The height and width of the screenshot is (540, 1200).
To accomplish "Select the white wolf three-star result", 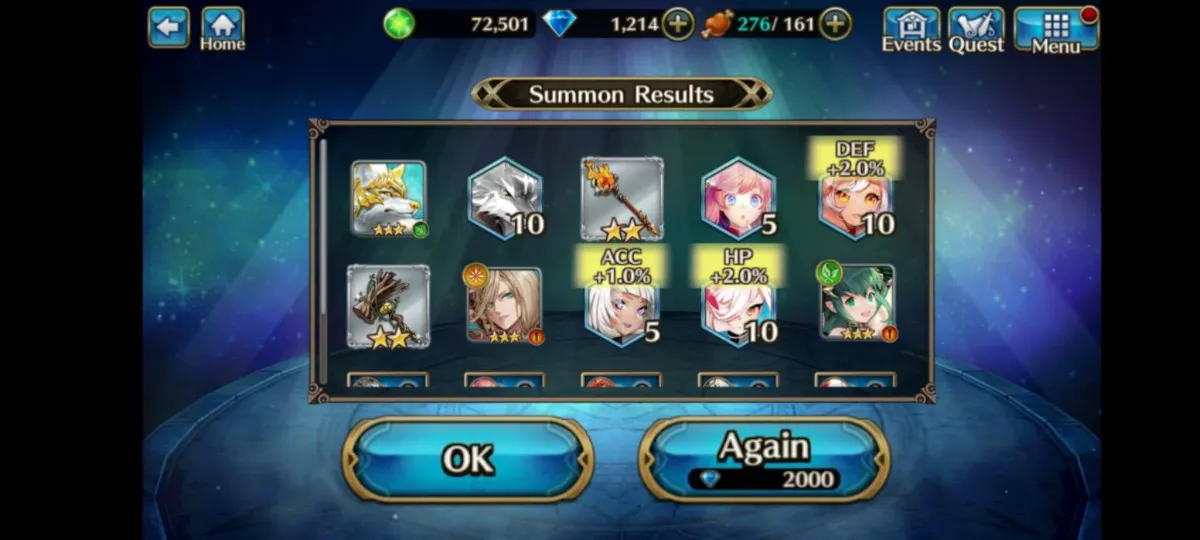I will 388,198.
